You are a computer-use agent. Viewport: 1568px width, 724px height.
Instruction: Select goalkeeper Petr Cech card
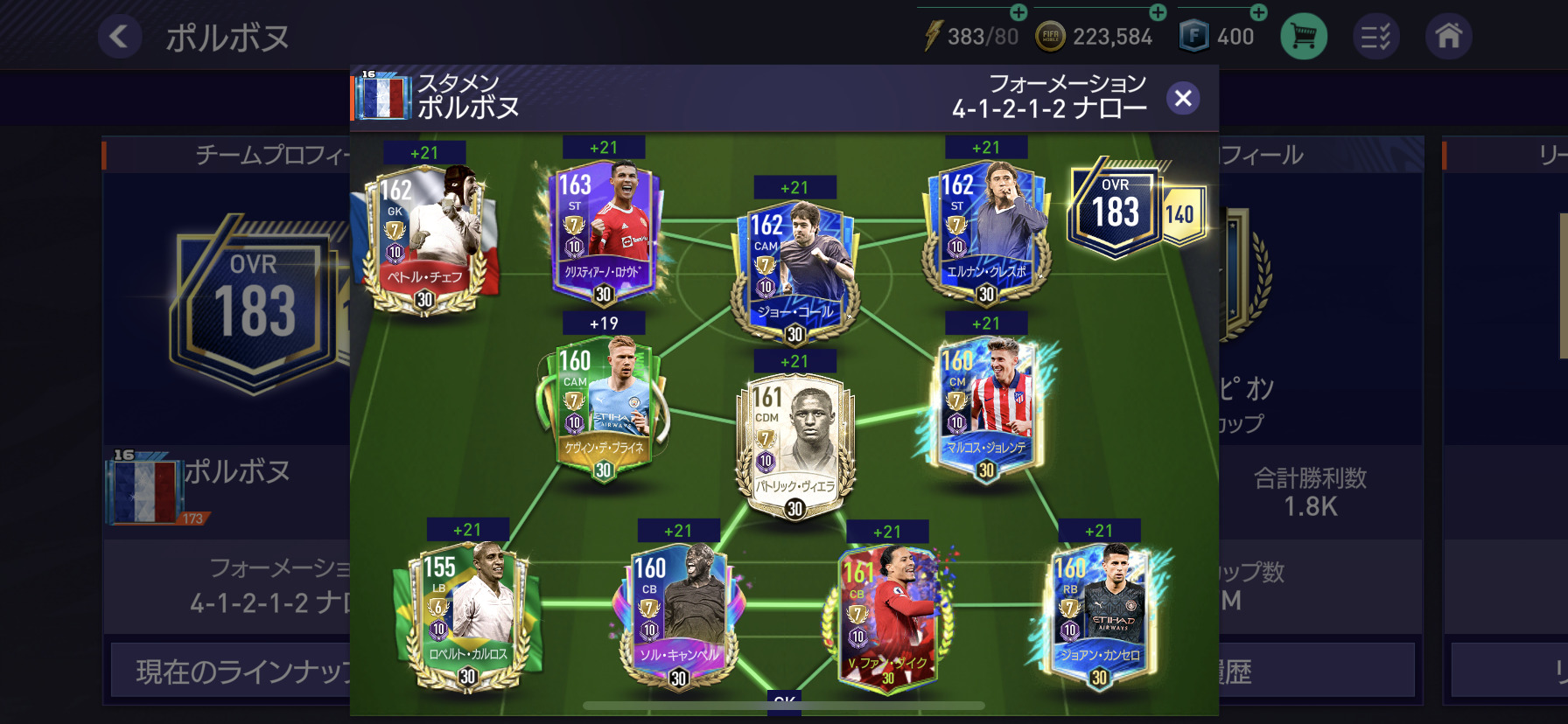[x=425, y=238]
